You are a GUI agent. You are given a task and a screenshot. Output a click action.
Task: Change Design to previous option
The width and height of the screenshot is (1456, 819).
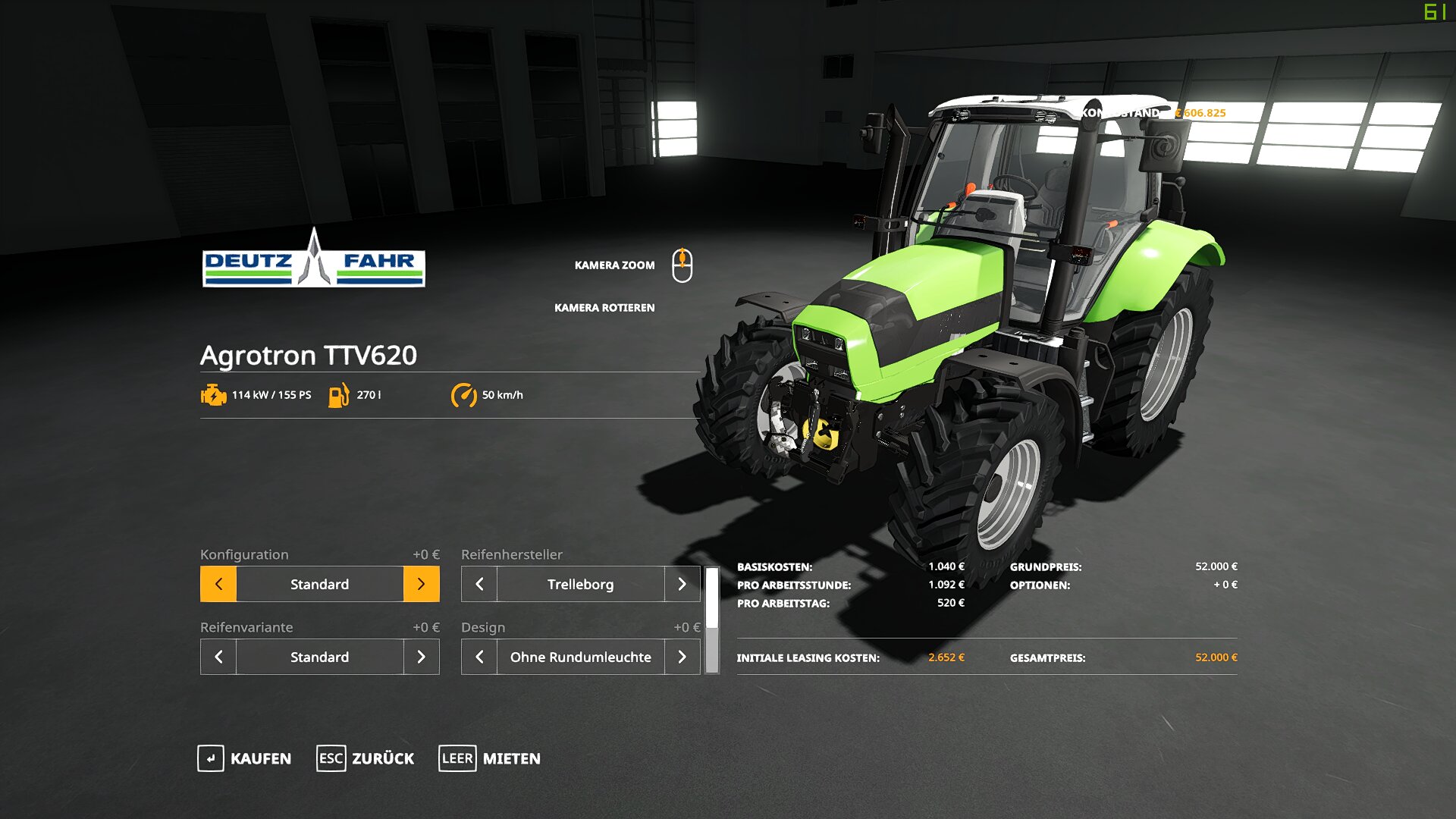coord(479,657)
